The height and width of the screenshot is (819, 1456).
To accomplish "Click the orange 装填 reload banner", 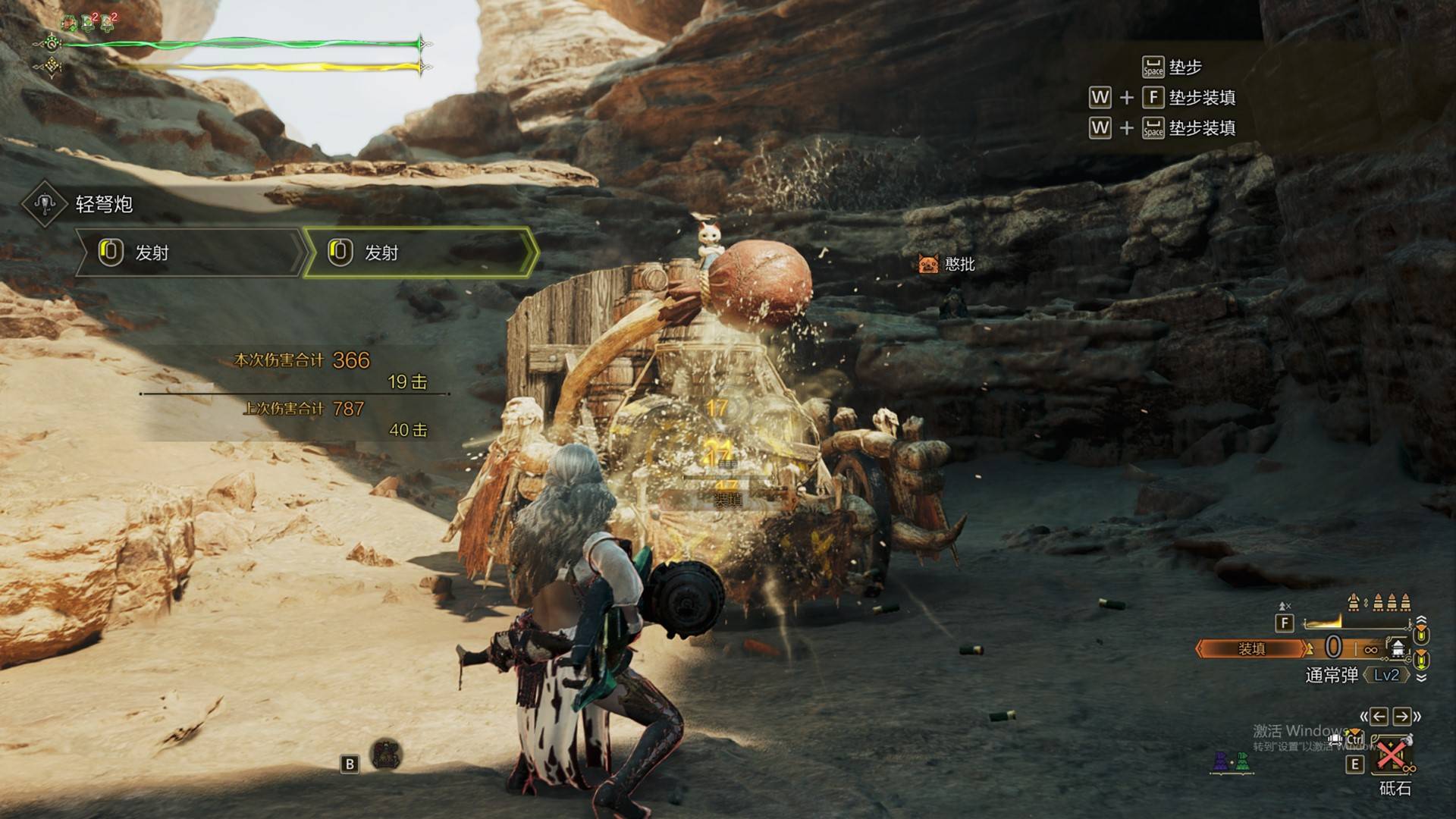I will [1251, 649].
